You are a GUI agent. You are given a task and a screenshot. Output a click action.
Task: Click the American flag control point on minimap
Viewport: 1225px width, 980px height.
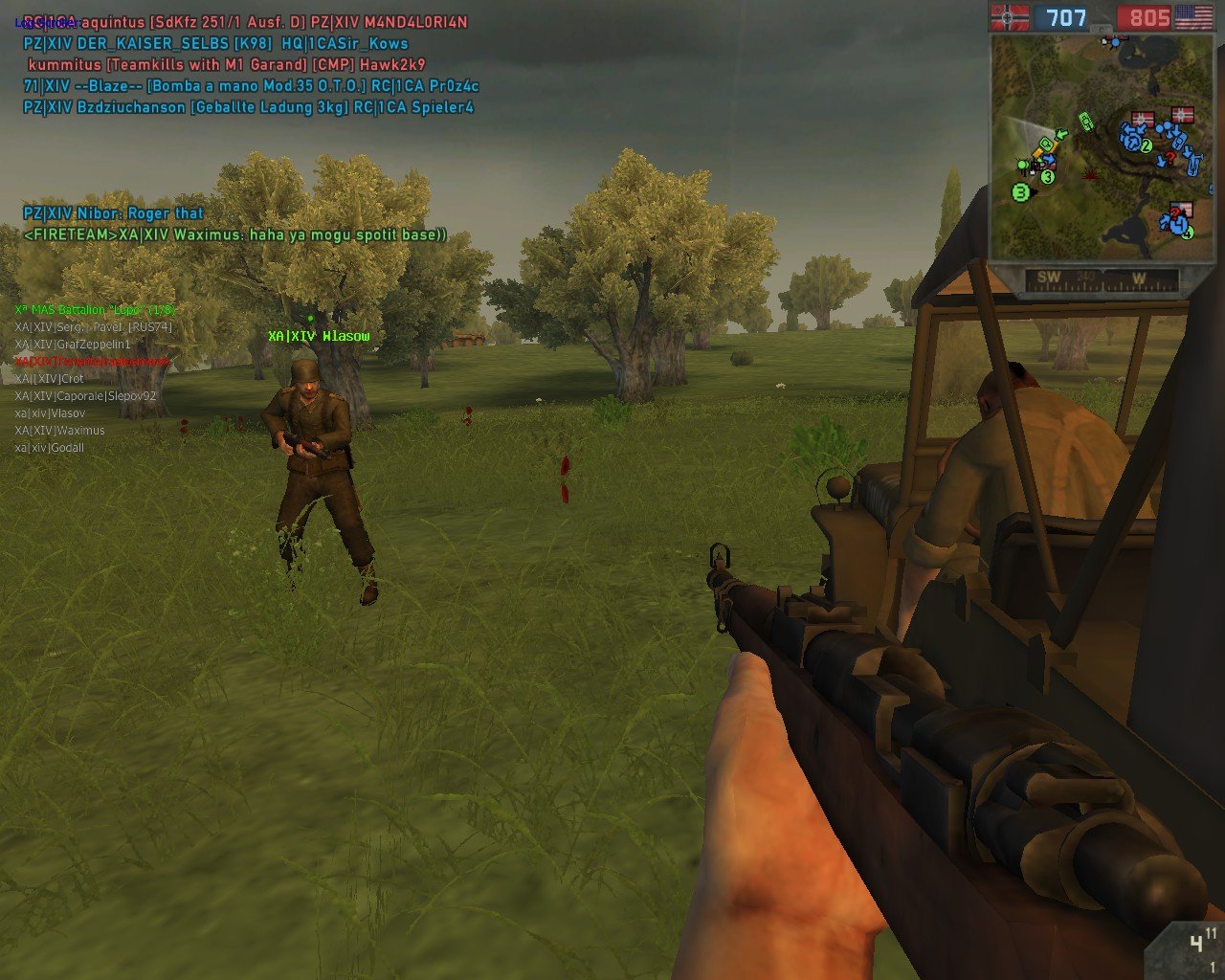[1182, 210]
